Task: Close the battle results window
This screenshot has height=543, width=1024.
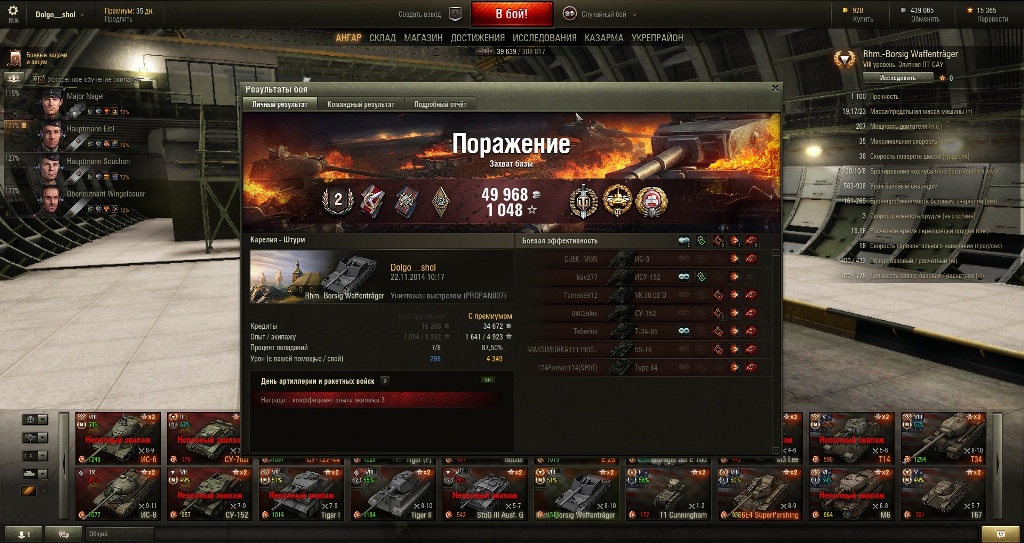Action: tap(775, 88)
